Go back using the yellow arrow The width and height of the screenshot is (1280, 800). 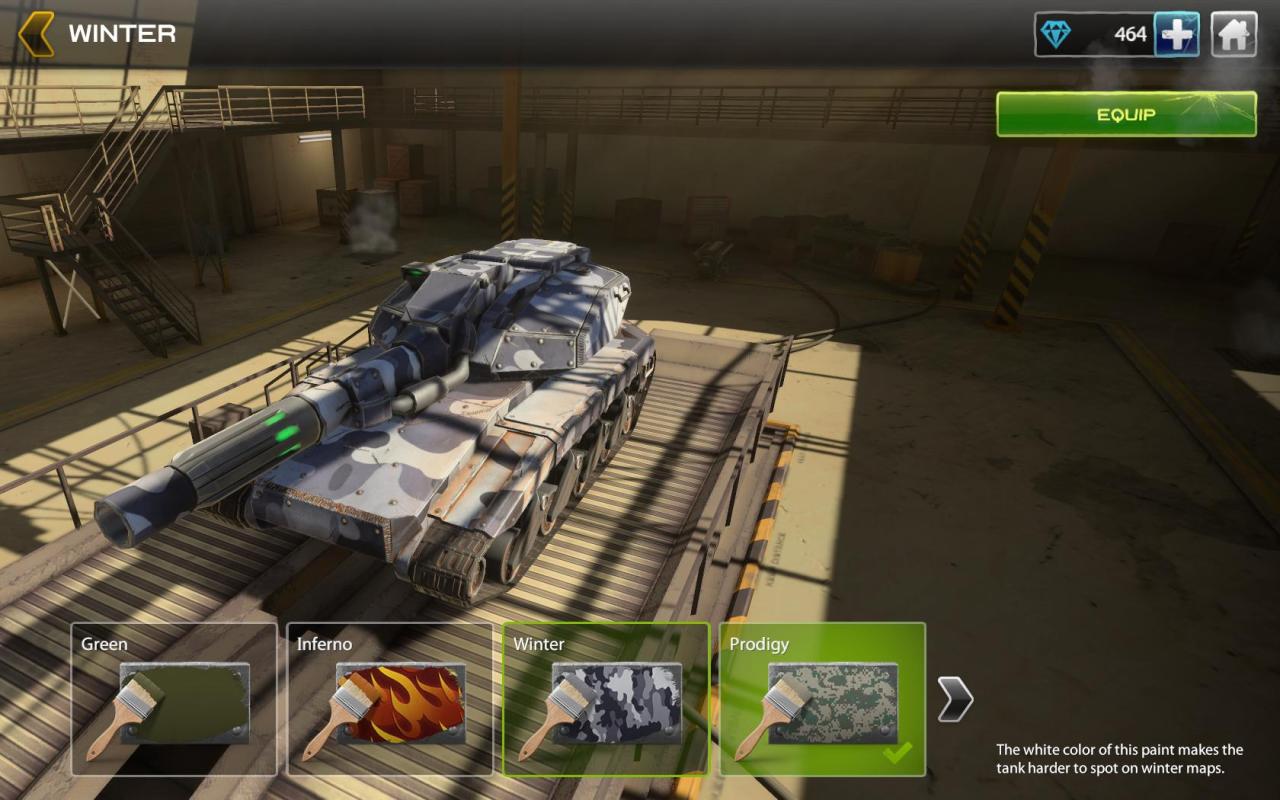pyautogui.click(x=36, y=34)
